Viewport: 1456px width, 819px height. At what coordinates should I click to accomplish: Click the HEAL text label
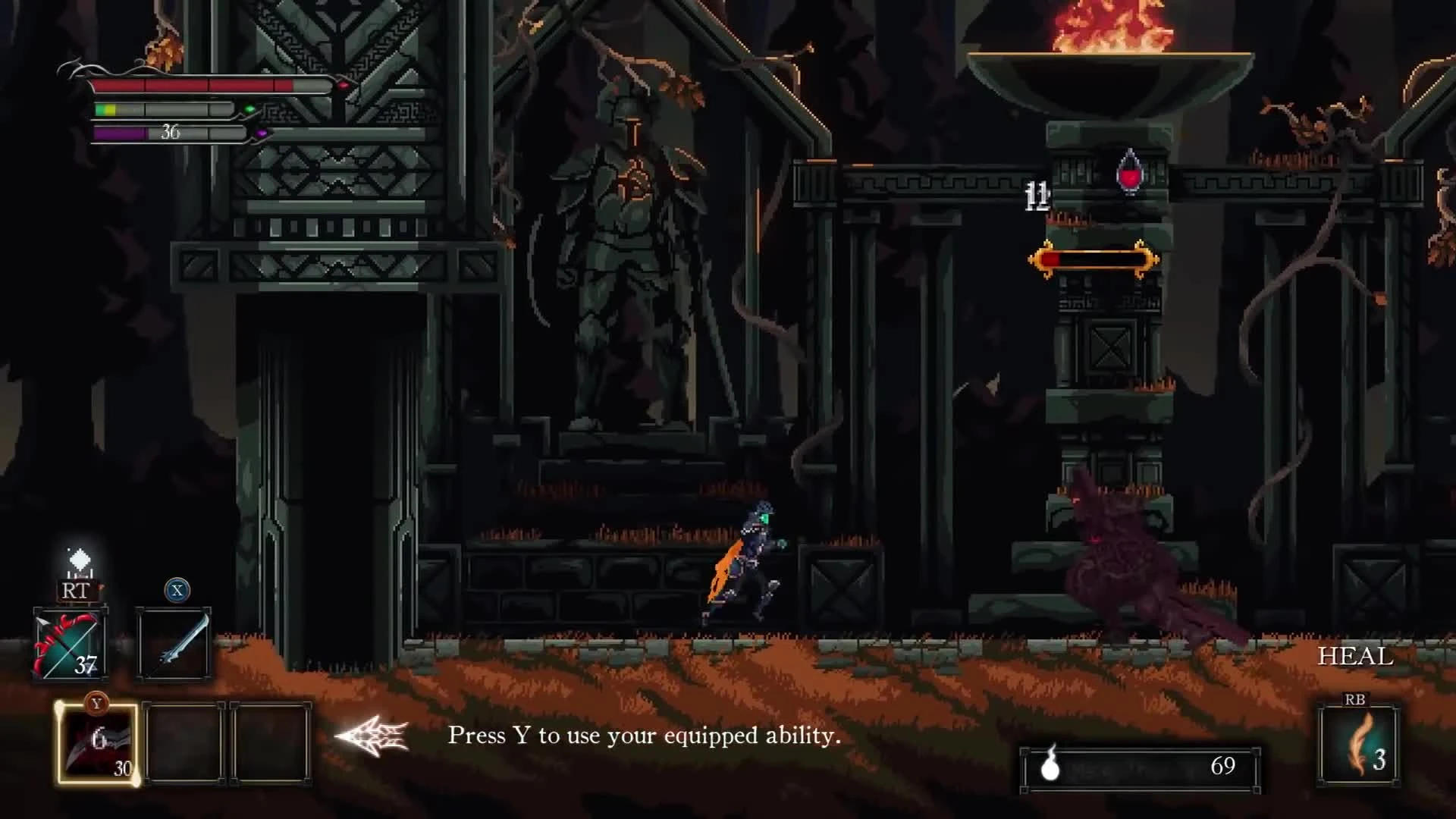(1356, 656)
